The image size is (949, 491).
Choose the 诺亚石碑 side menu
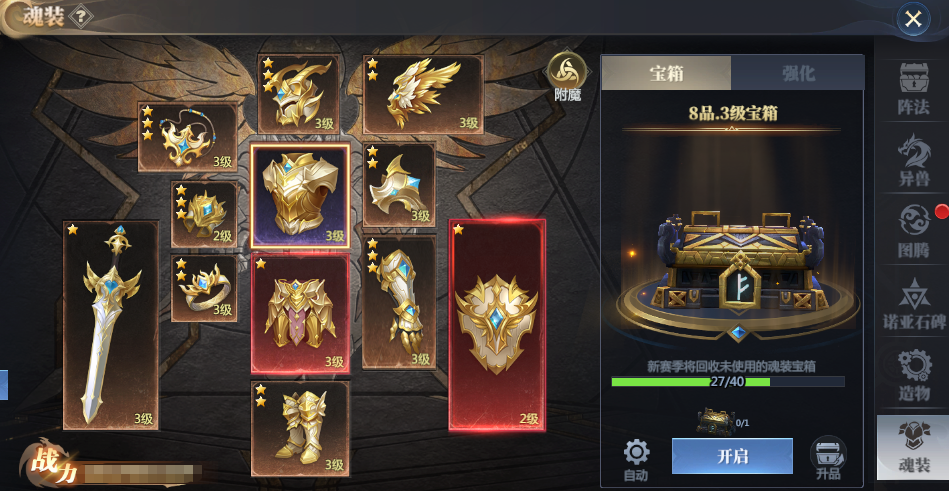tap(910, 303)
